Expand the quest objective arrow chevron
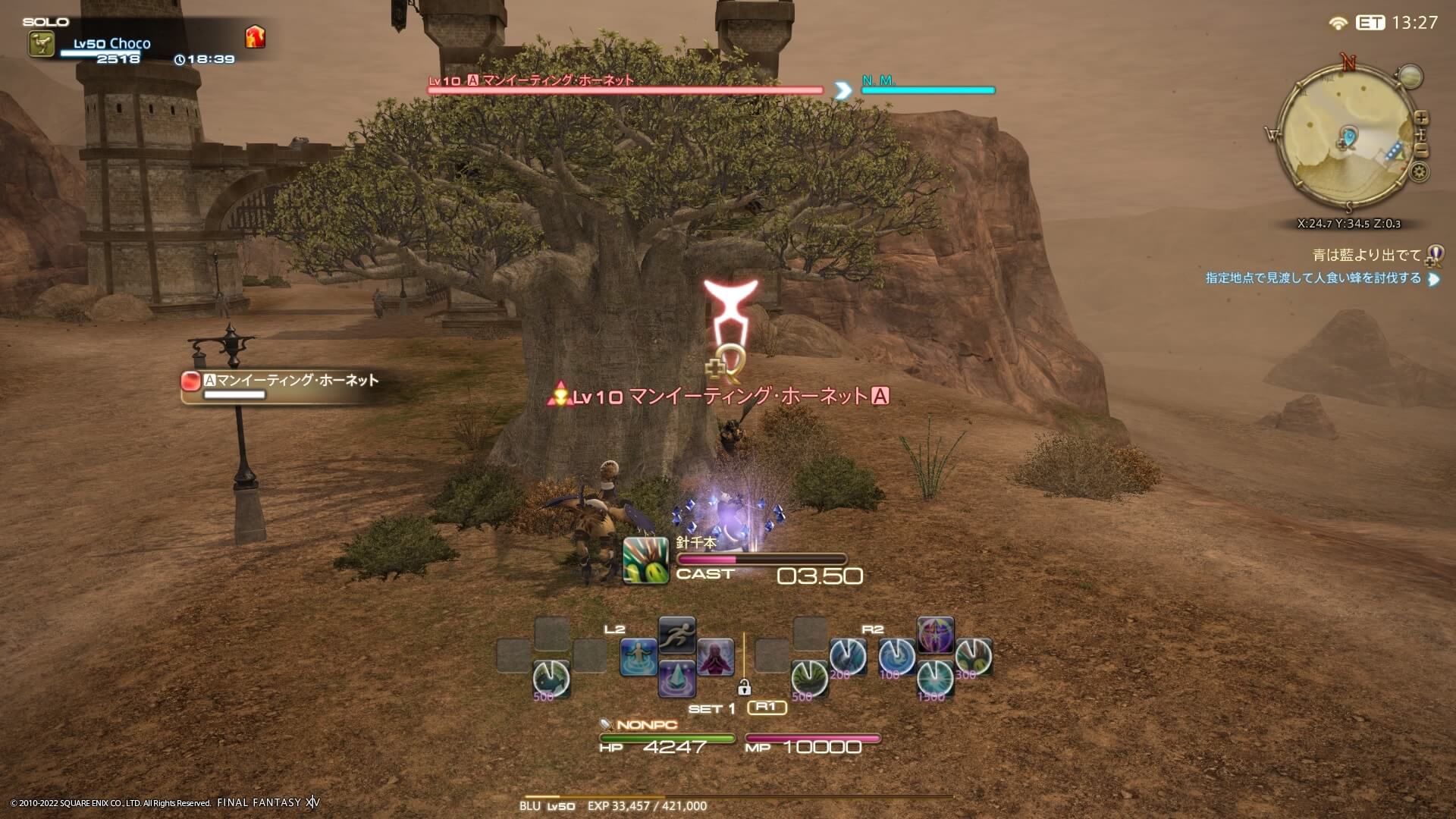 point(1432,279)
